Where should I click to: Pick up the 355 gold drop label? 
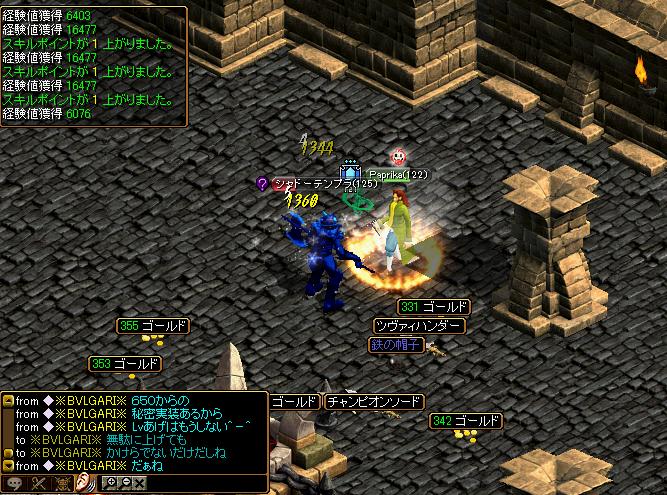click(x=153, y=326)
